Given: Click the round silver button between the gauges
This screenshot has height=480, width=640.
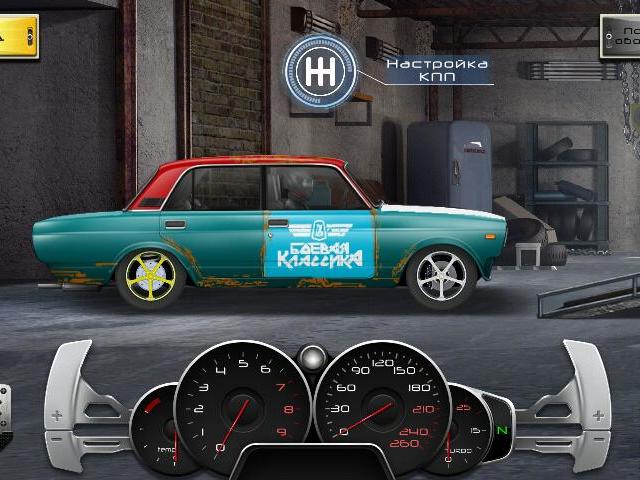Looking at the screenshot, I should coord(315,357).
